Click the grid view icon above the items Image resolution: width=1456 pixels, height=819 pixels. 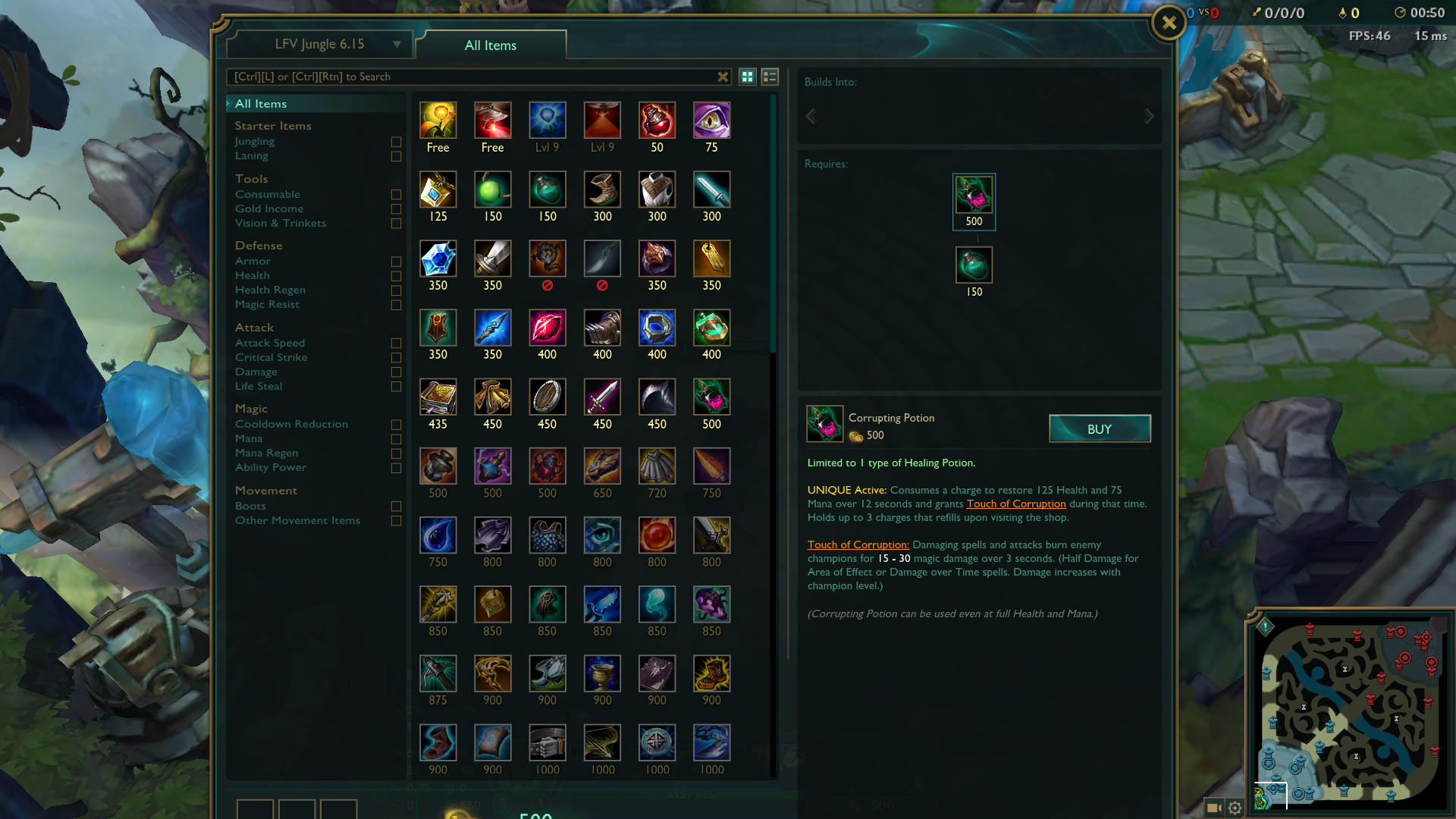[747, 76]
